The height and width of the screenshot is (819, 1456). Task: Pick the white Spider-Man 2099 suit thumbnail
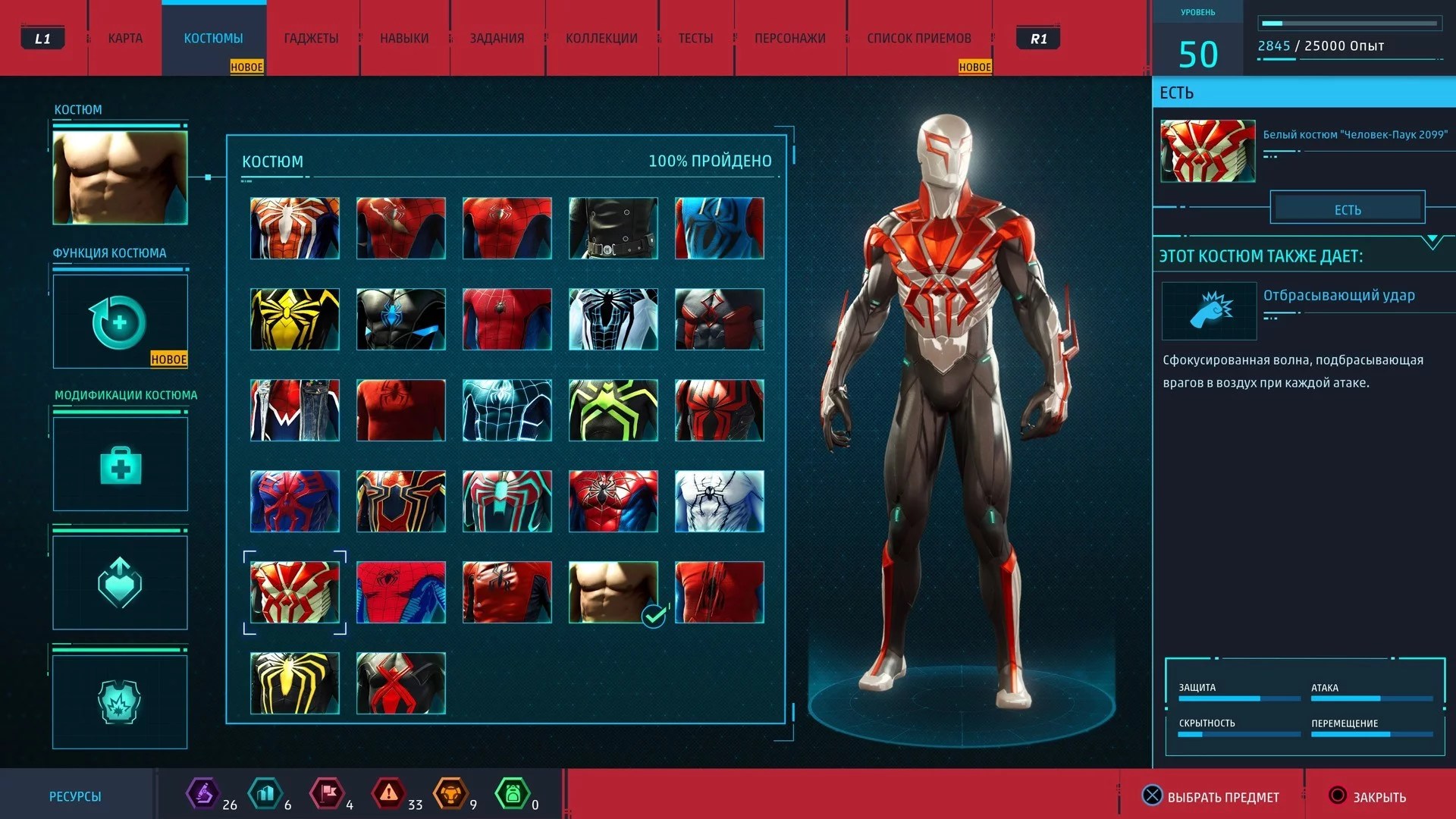(x=295, y=592)
